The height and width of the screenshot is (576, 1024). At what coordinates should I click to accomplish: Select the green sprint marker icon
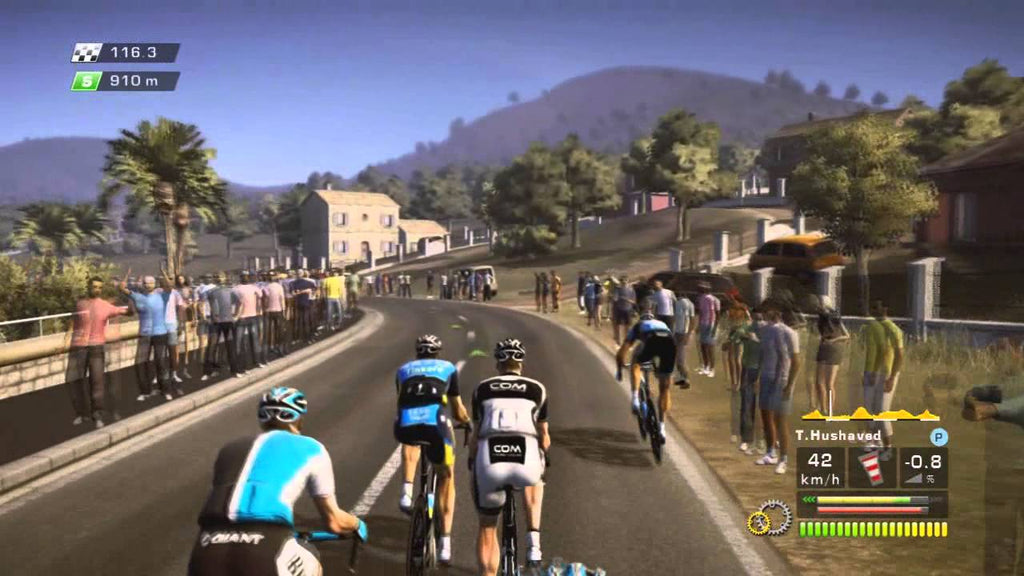(x=87, y=81)
